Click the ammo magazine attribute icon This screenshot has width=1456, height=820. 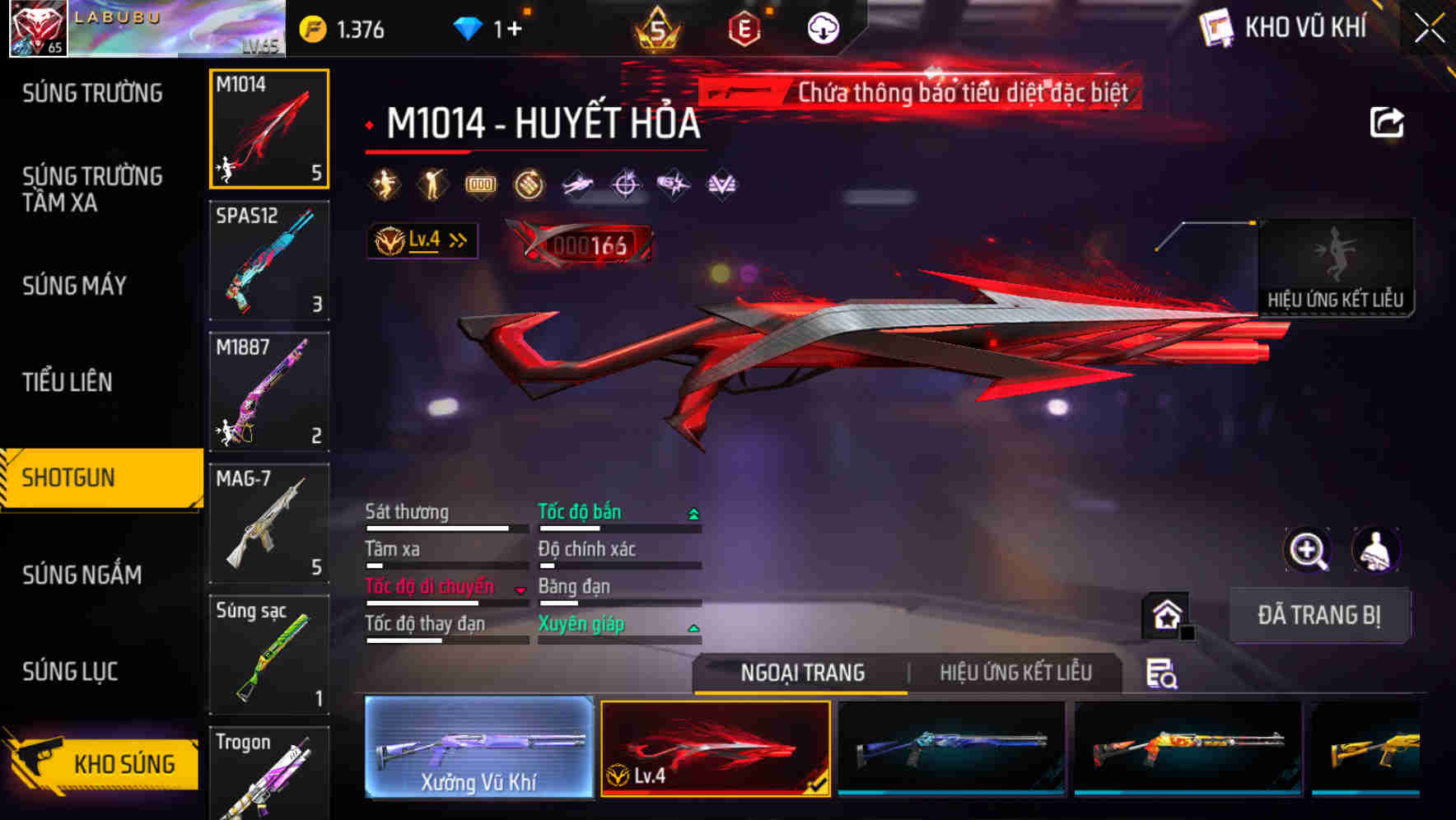(x=480, y=183)
